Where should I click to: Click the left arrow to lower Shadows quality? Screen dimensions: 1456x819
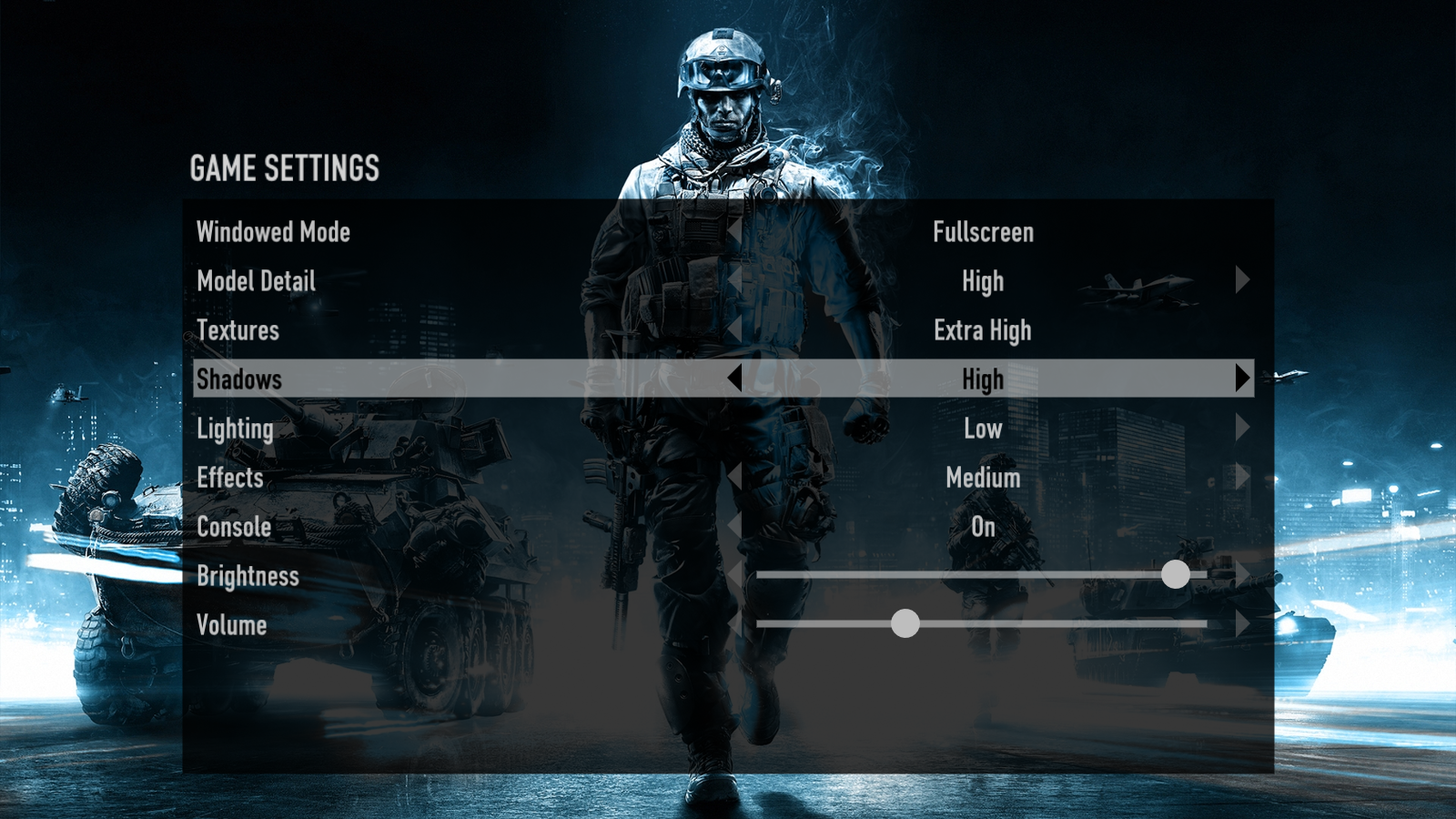click(x=737, y=379)
